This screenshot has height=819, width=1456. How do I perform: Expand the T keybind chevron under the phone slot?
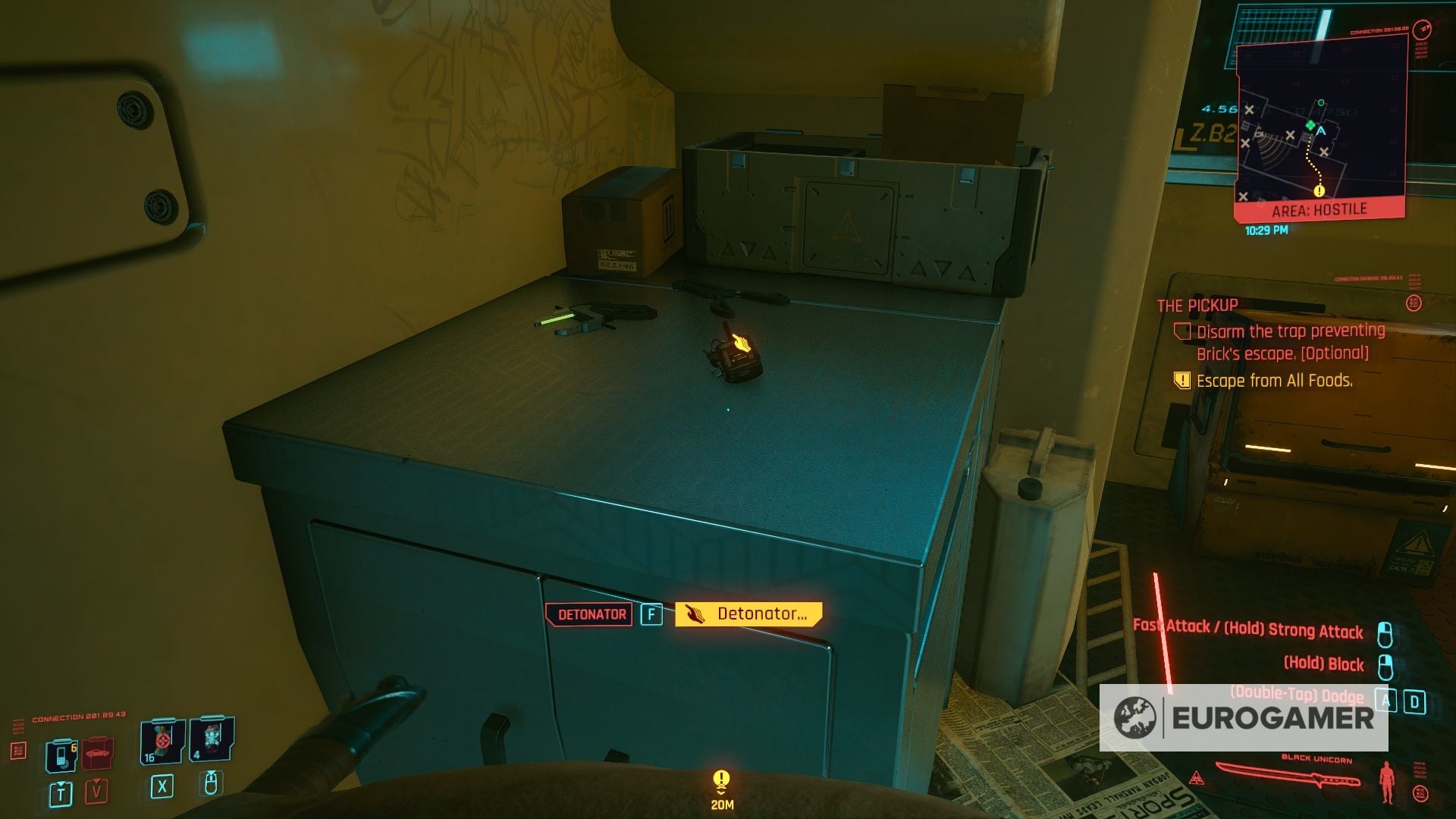(x=61, y=784)
